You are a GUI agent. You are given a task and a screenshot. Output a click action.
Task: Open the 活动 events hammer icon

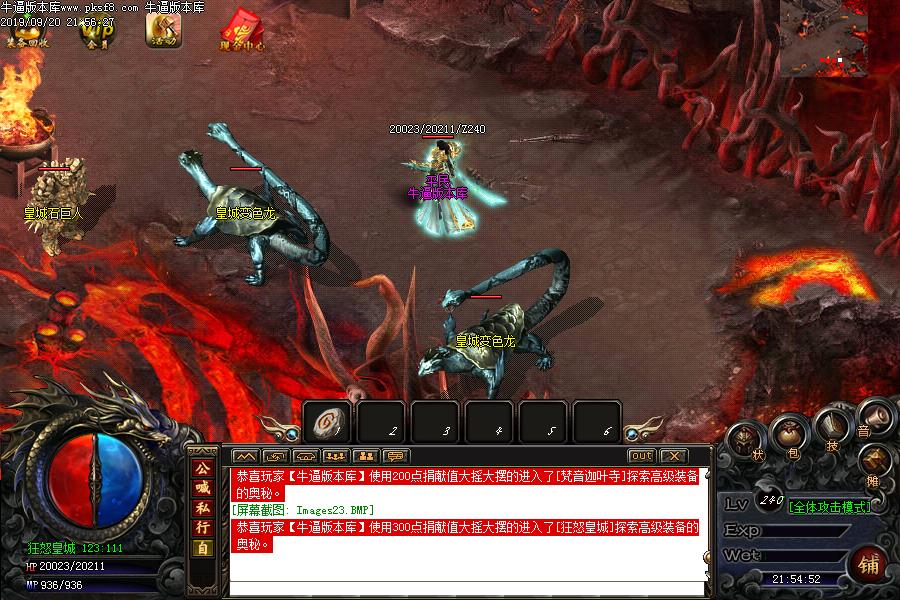coord(163,30)
